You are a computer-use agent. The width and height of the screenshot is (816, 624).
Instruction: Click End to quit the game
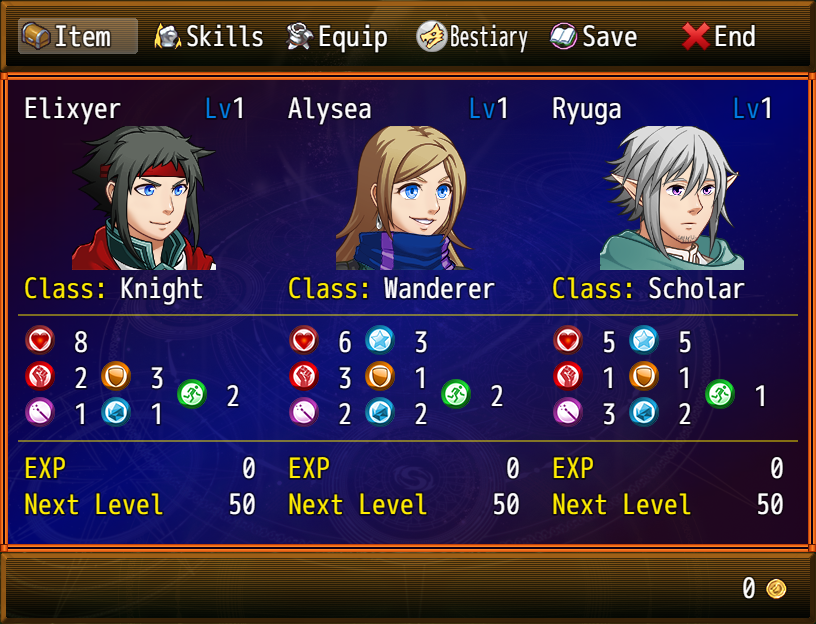tap(719, 37)
